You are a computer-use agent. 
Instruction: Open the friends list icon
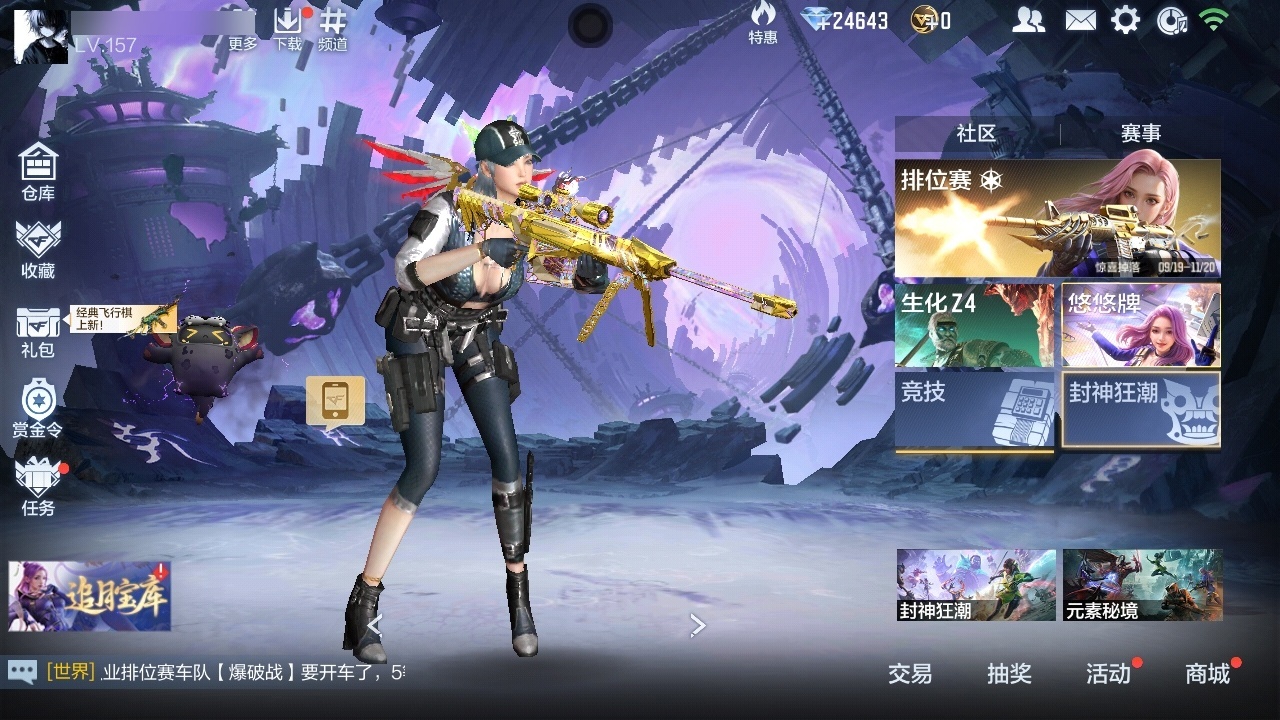[x=1028, y=20]
